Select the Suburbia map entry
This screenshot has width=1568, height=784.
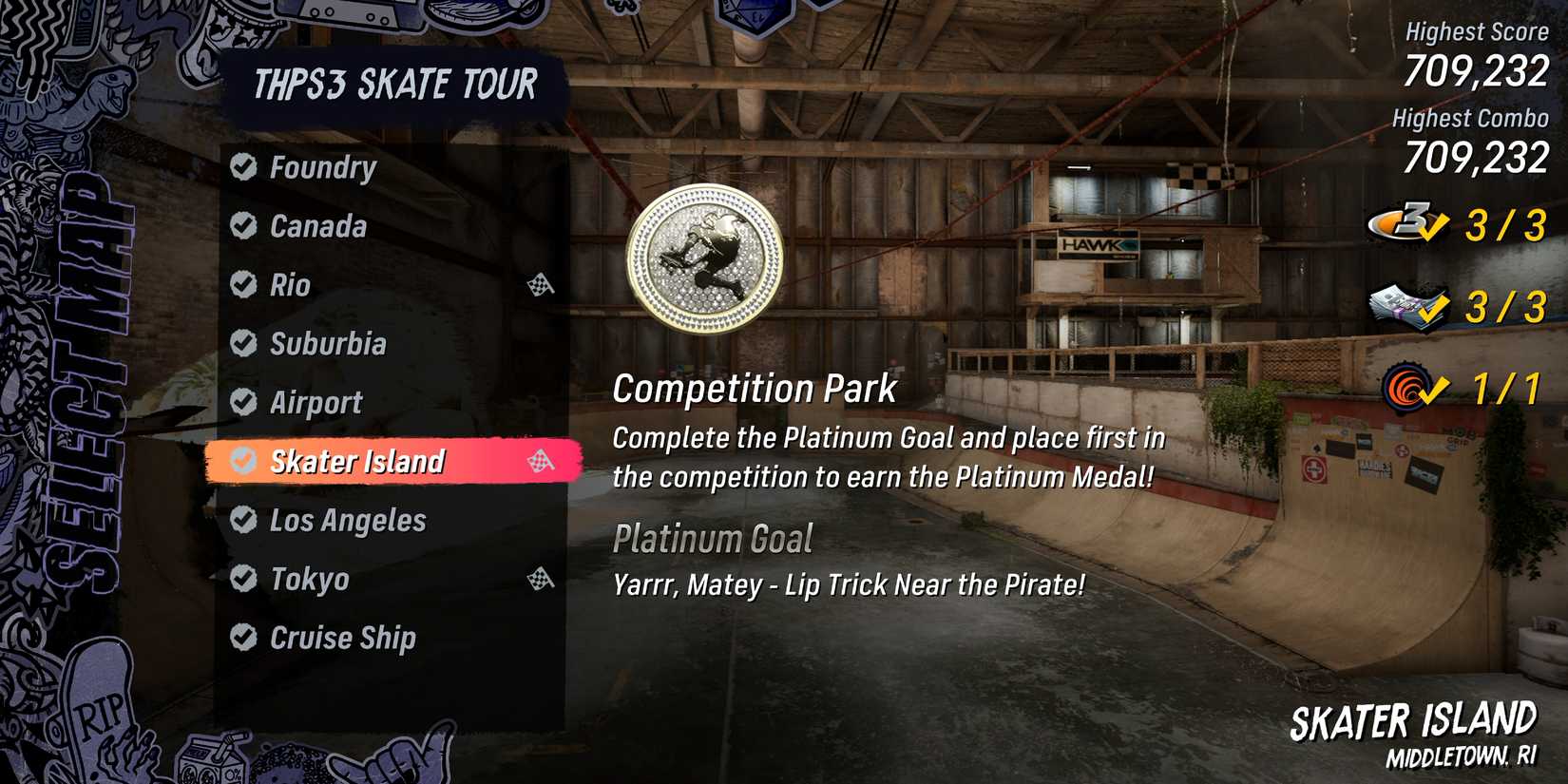click(x=329, y=344)
